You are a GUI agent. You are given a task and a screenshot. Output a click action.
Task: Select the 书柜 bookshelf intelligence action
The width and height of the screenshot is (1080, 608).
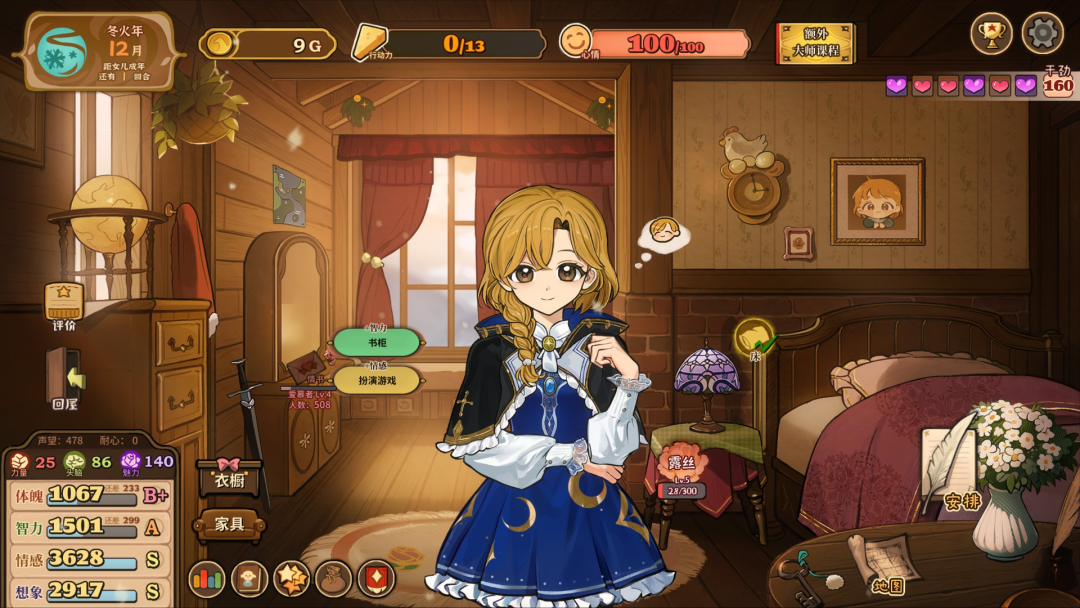tap(376, 343)
